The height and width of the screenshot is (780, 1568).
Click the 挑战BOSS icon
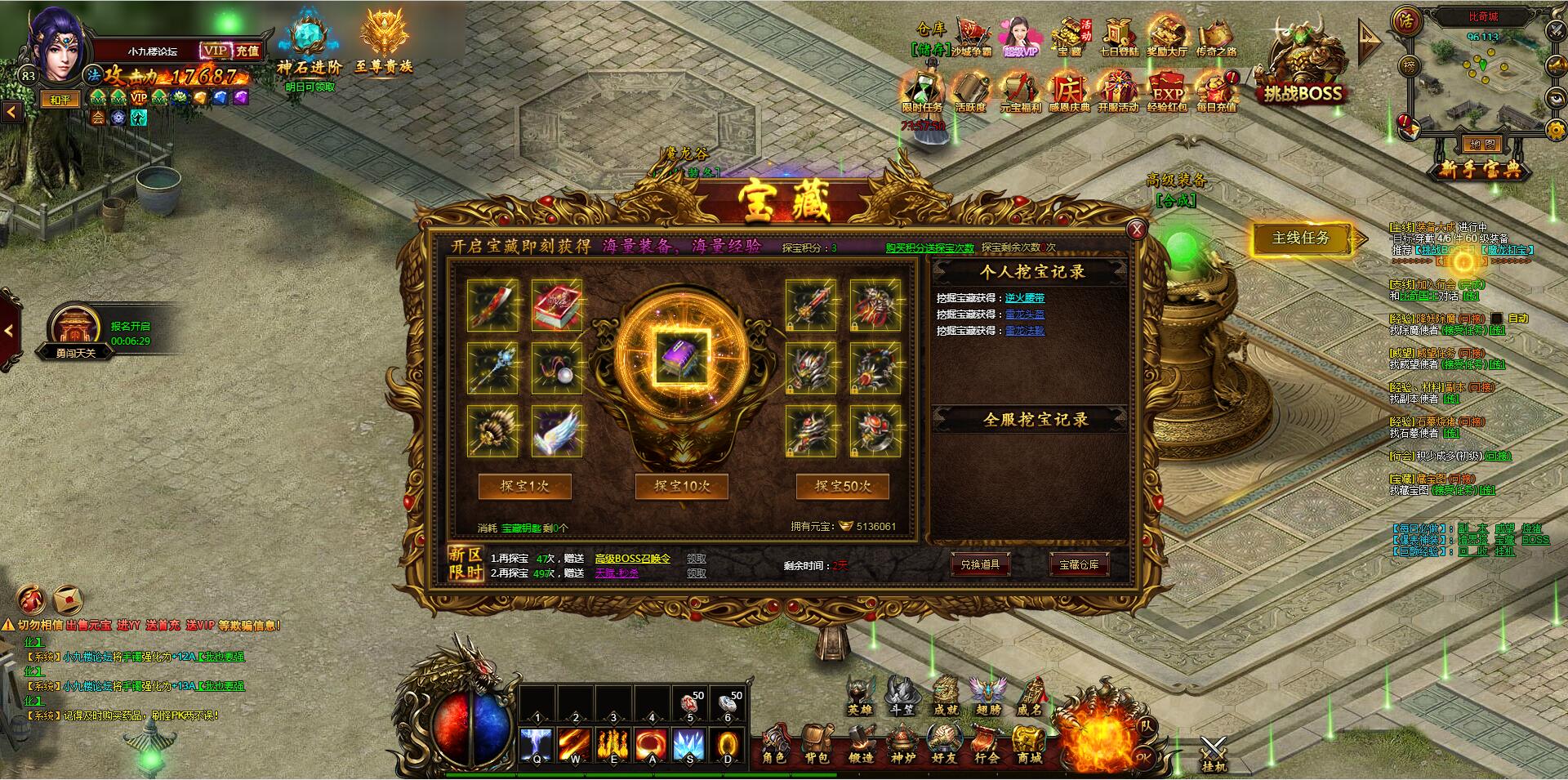pos(1303,61)
